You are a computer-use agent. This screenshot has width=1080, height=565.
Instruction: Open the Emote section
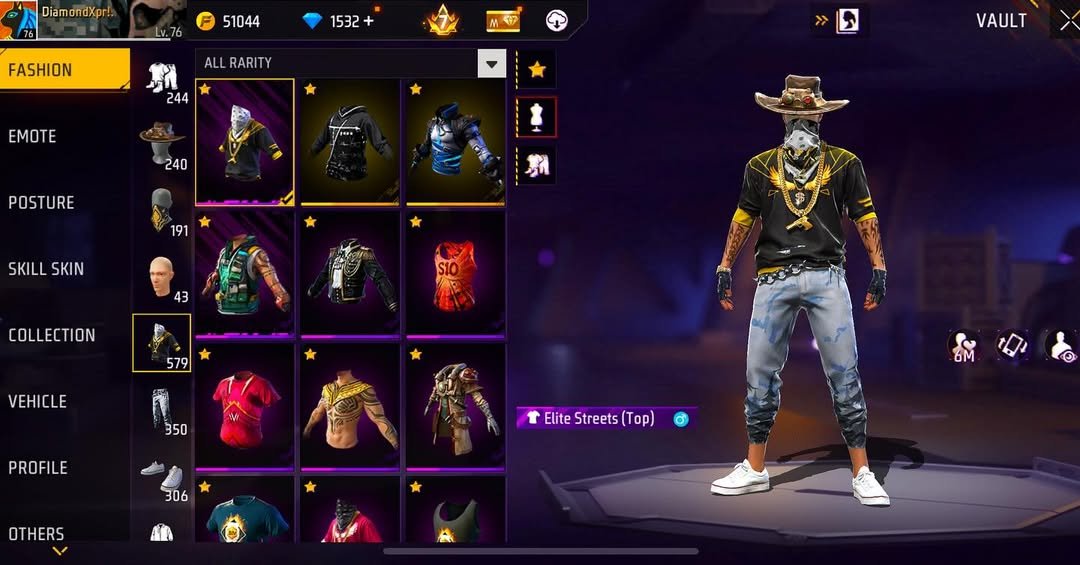33,137
